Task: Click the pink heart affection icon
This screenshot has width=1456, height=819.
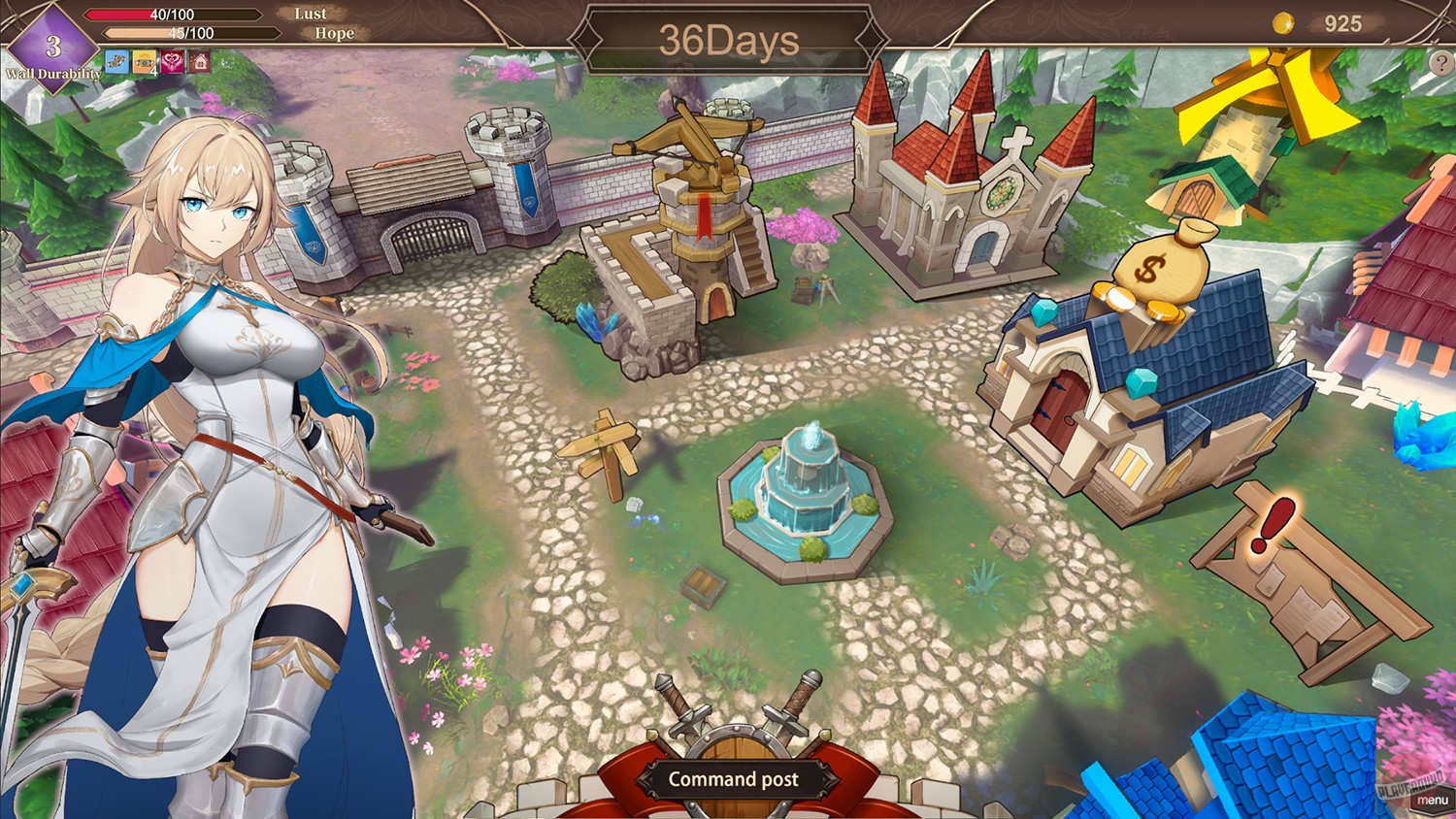Action: 172,61
